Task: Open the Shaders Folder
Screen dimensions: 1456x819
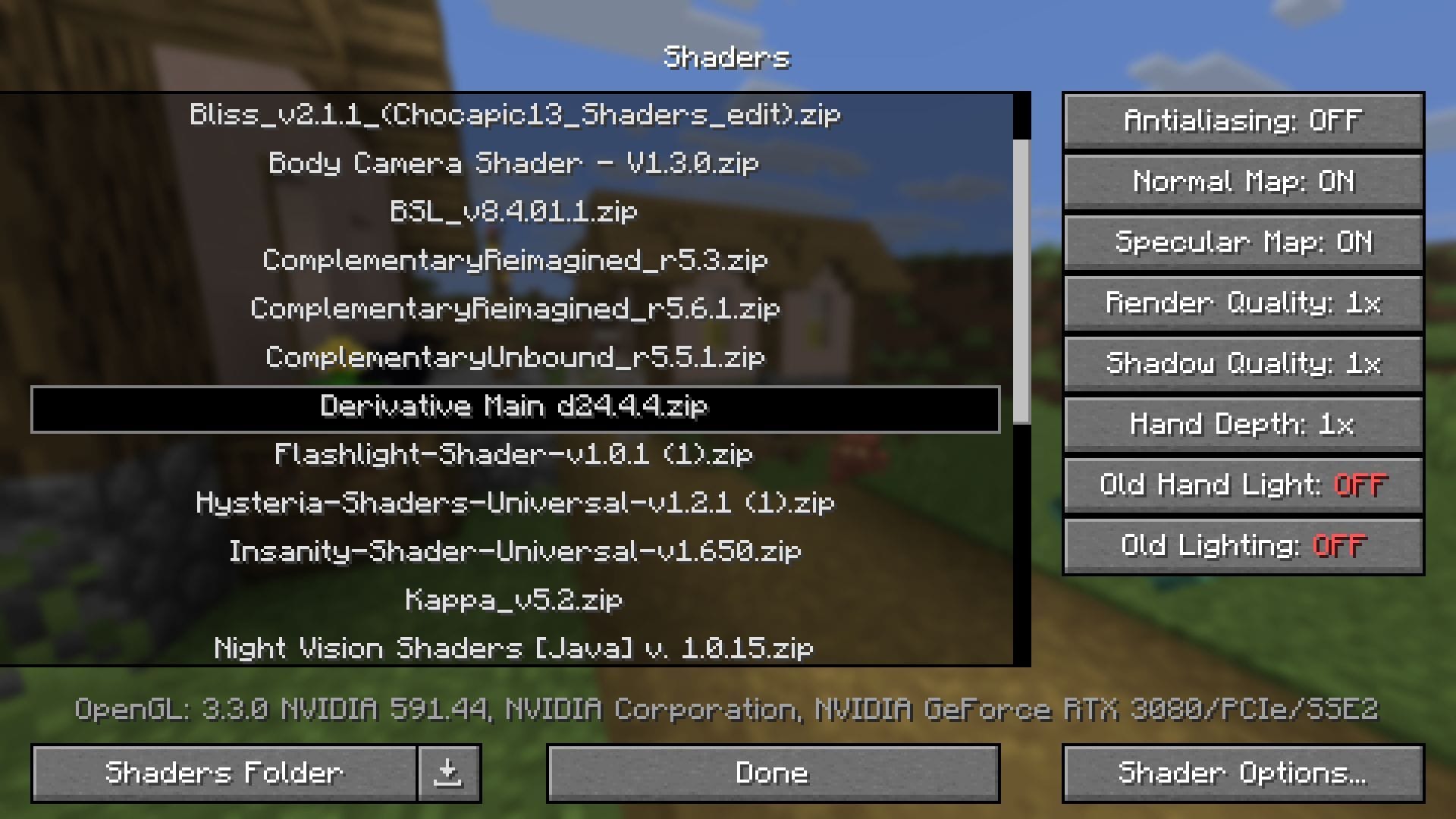Action: click(x=223, y=773)
